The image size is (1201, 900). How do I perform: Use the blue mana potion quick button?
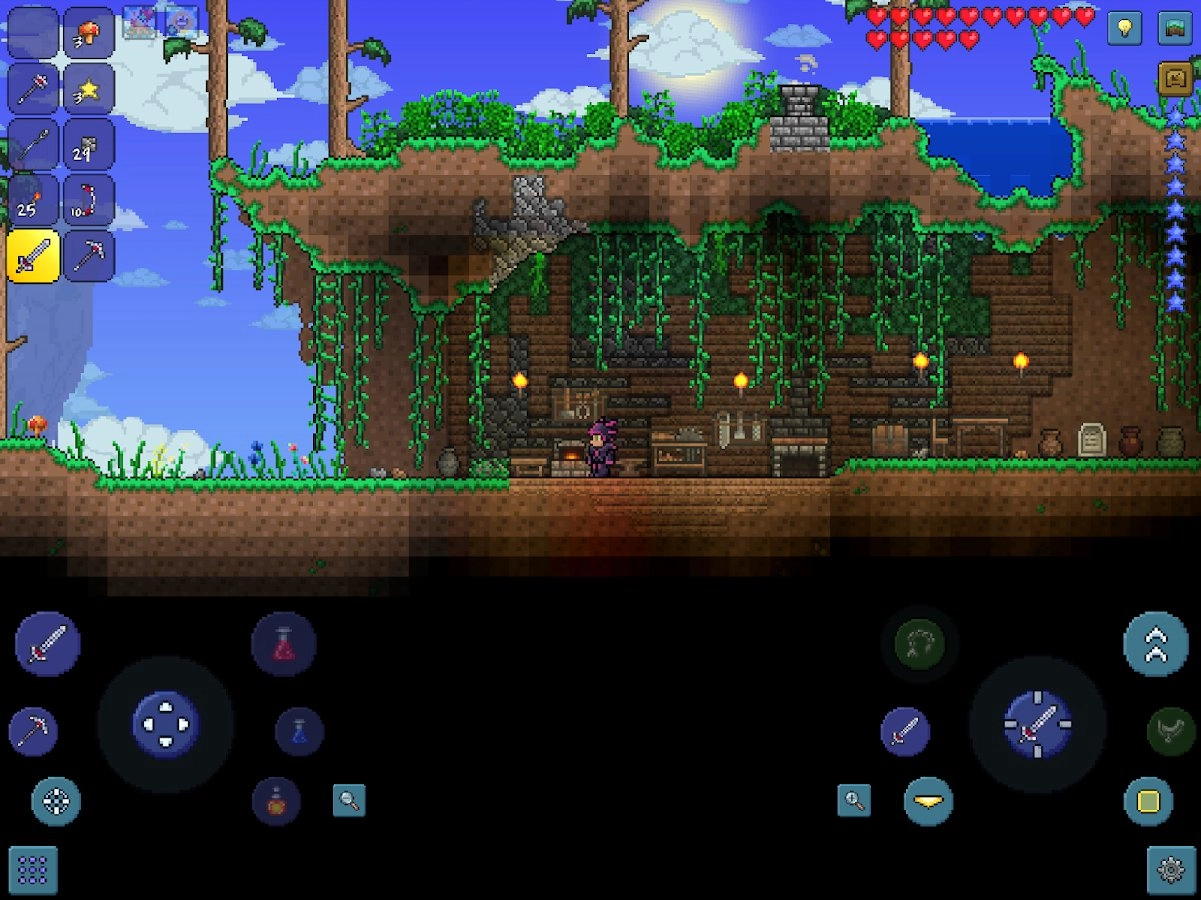299,732
